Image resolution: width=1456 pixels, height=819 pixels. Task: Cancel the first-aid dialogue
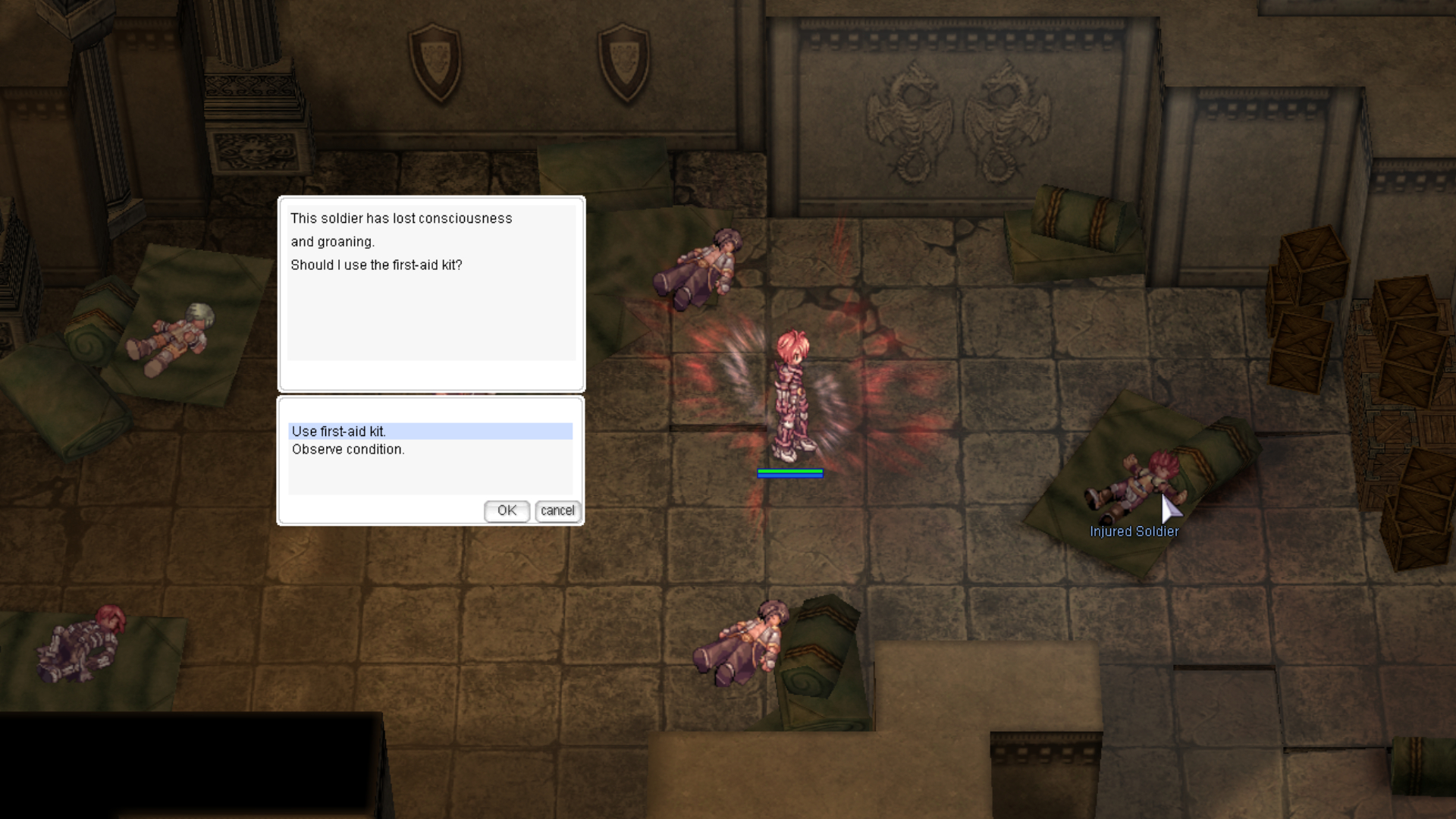pos(557,511)
